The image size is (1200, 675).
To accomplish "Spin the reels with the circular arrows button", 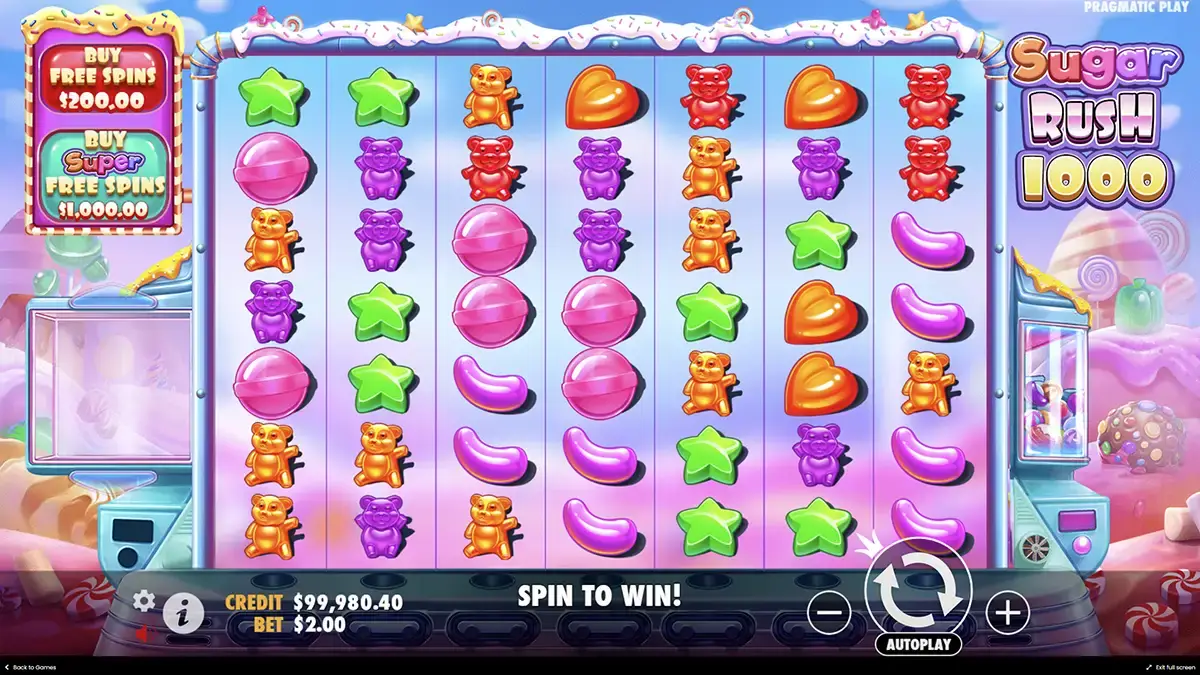I will click(918, 591).
